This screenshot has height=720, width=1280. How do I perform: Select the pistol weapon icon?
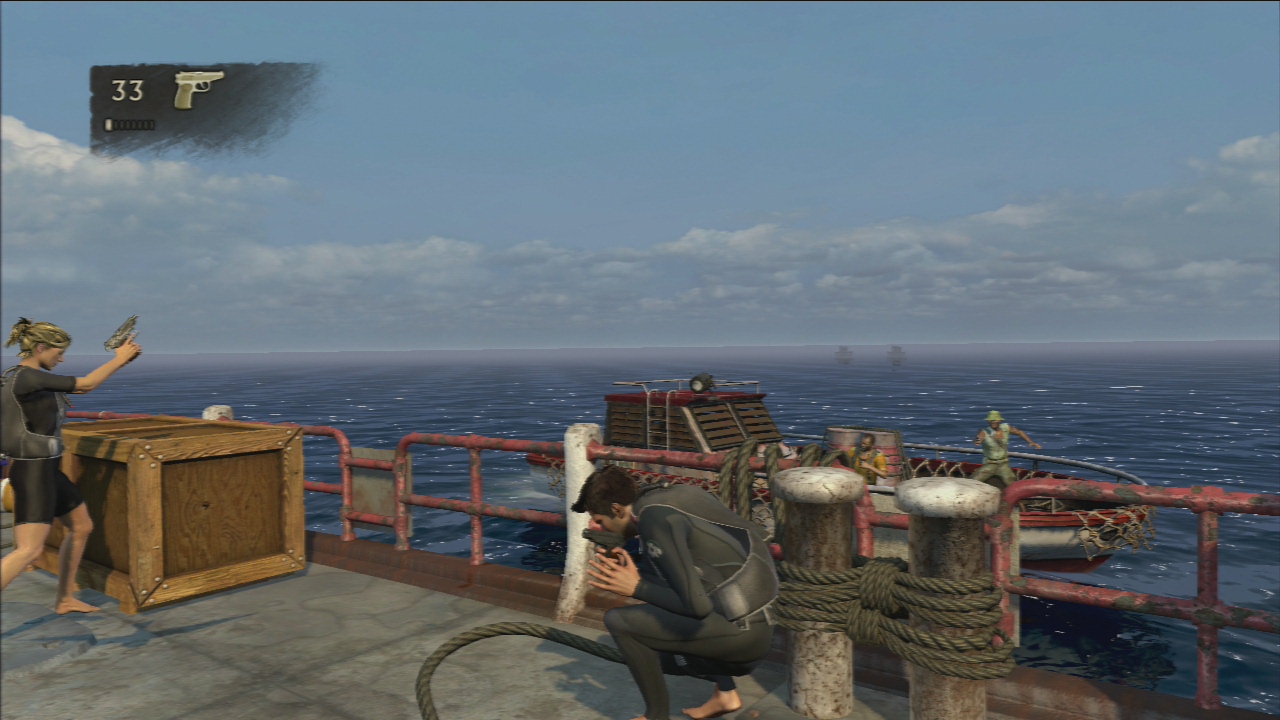click(198, 88)
